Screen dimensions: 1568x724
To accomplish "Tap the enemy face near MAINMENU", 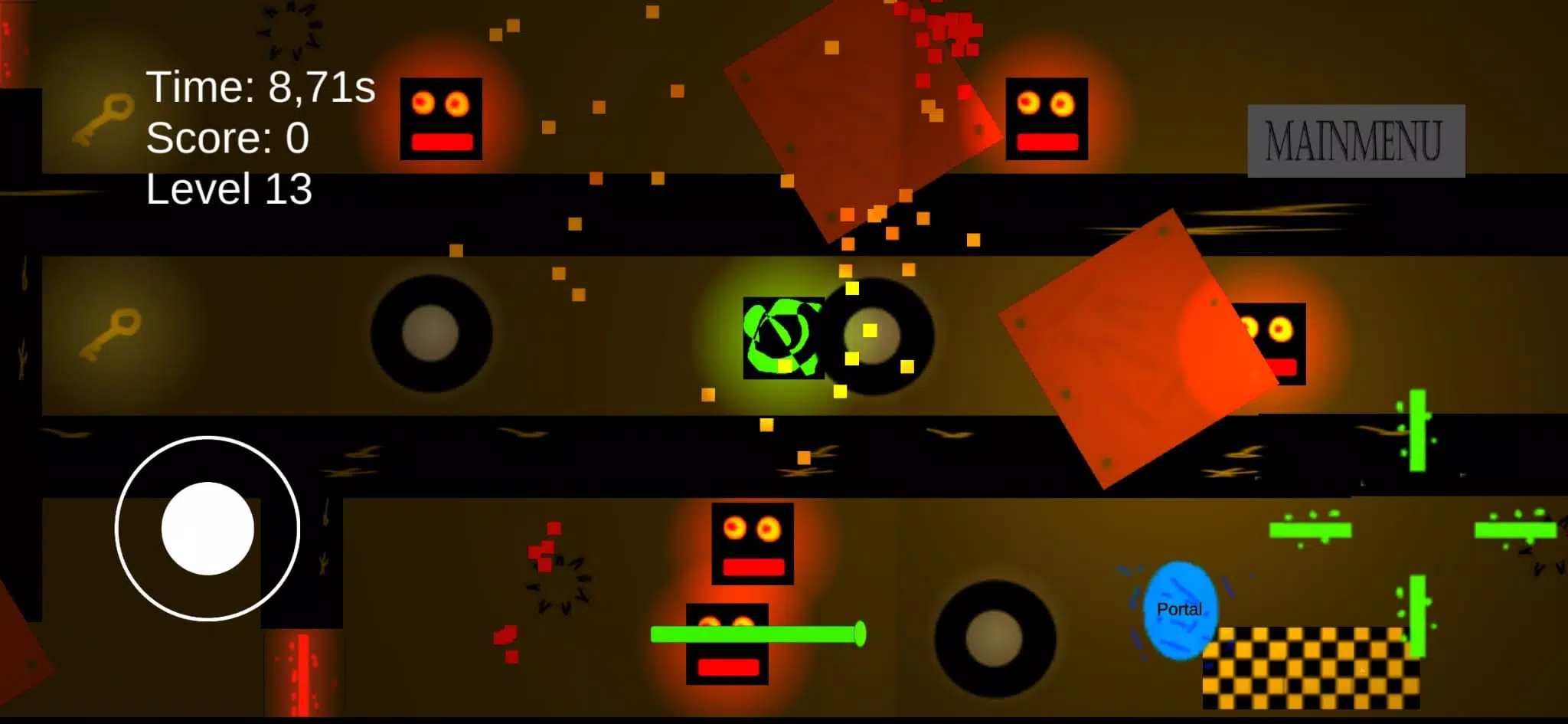I will pyautogui.click(x=1047, y=117).
